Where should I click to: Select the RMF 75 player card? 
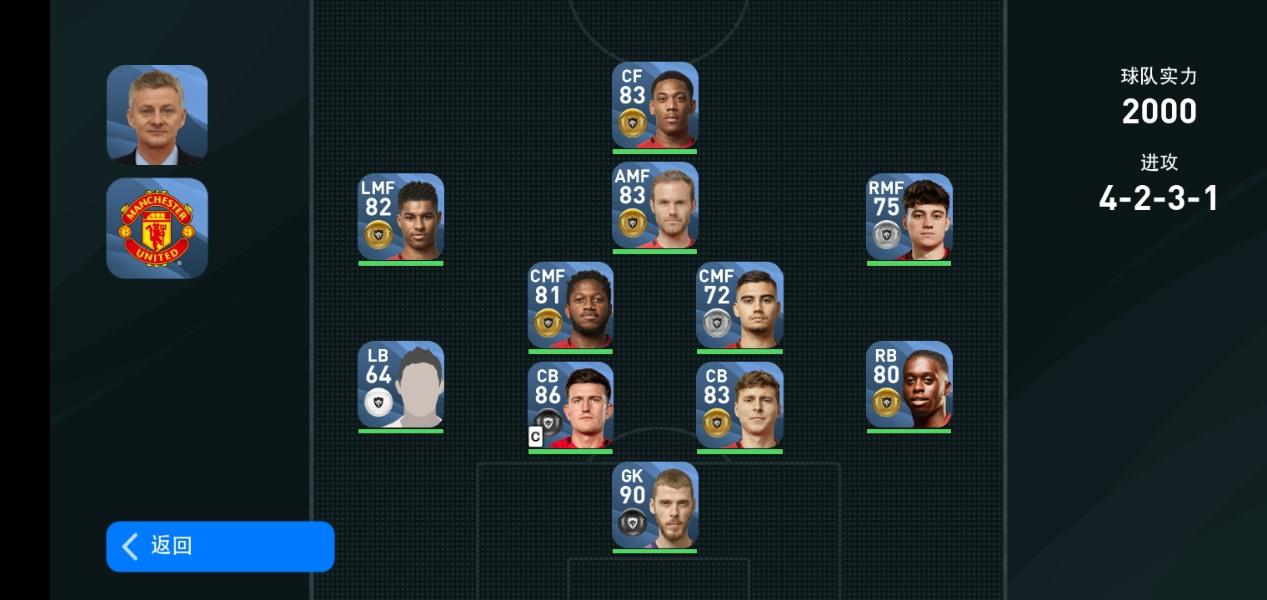[909, 217]
